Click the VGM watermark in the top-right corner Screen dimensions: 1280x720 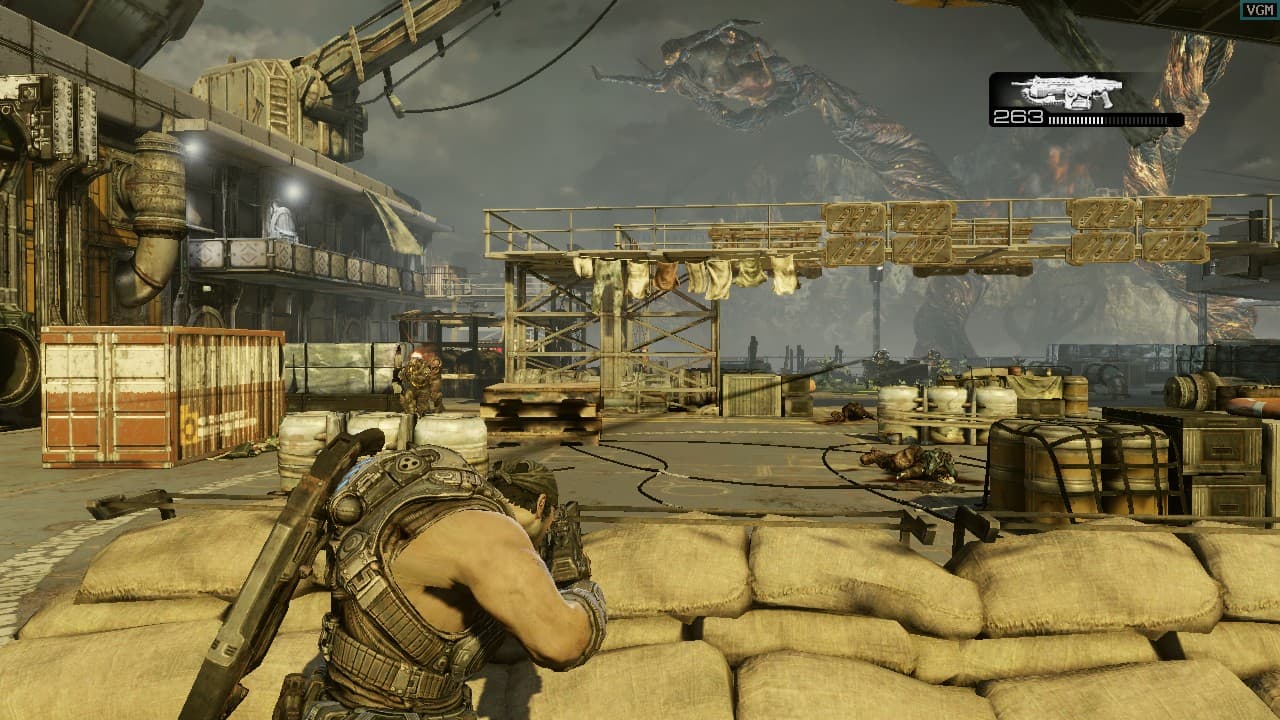coord(1258,8)
